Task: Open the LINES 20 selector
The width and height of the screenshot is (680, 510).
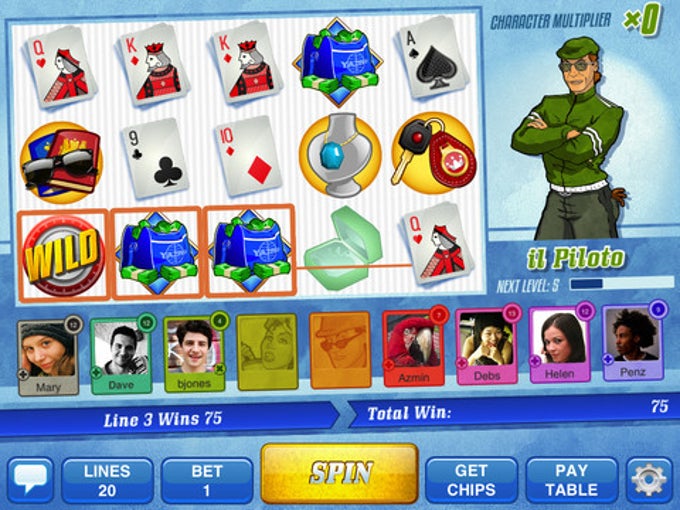Action: pos(108,480)
